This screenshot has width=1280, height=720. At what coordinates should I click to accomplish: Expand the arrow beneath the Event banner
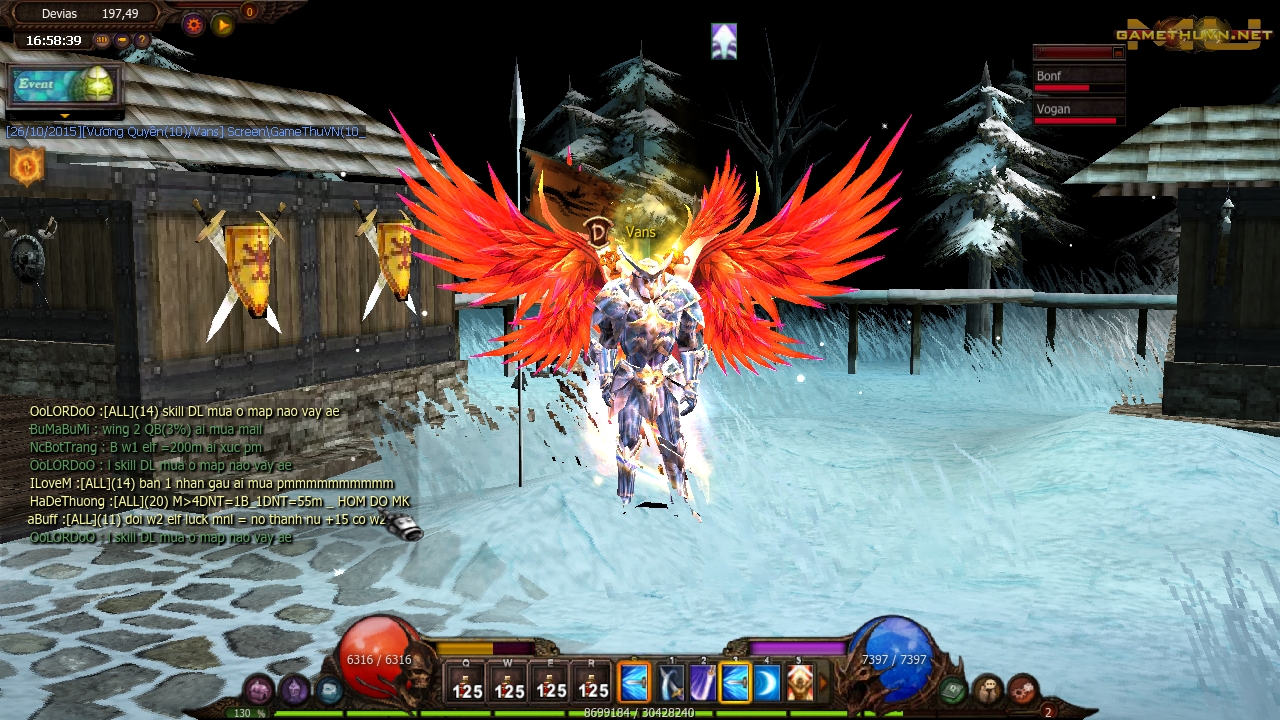click(64, 116)
